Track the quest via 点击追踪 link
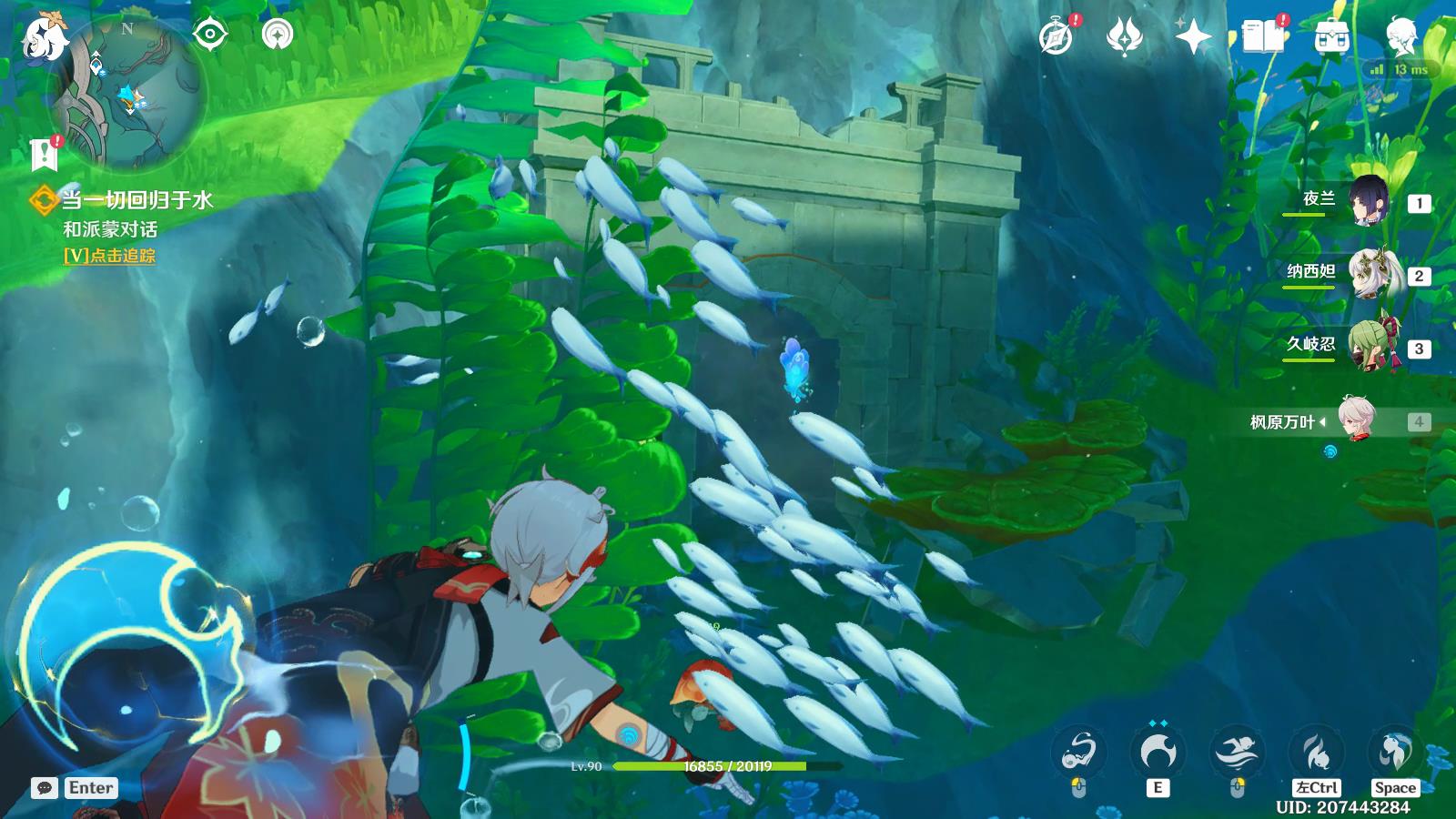The width and height of the screenshot is (1456, 819). click(110, 256)
